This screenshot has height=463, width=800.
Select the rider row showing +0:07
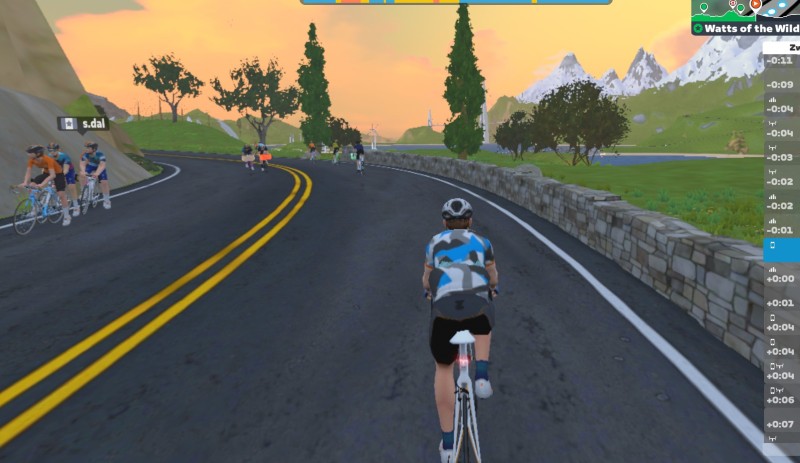point(781,424)
